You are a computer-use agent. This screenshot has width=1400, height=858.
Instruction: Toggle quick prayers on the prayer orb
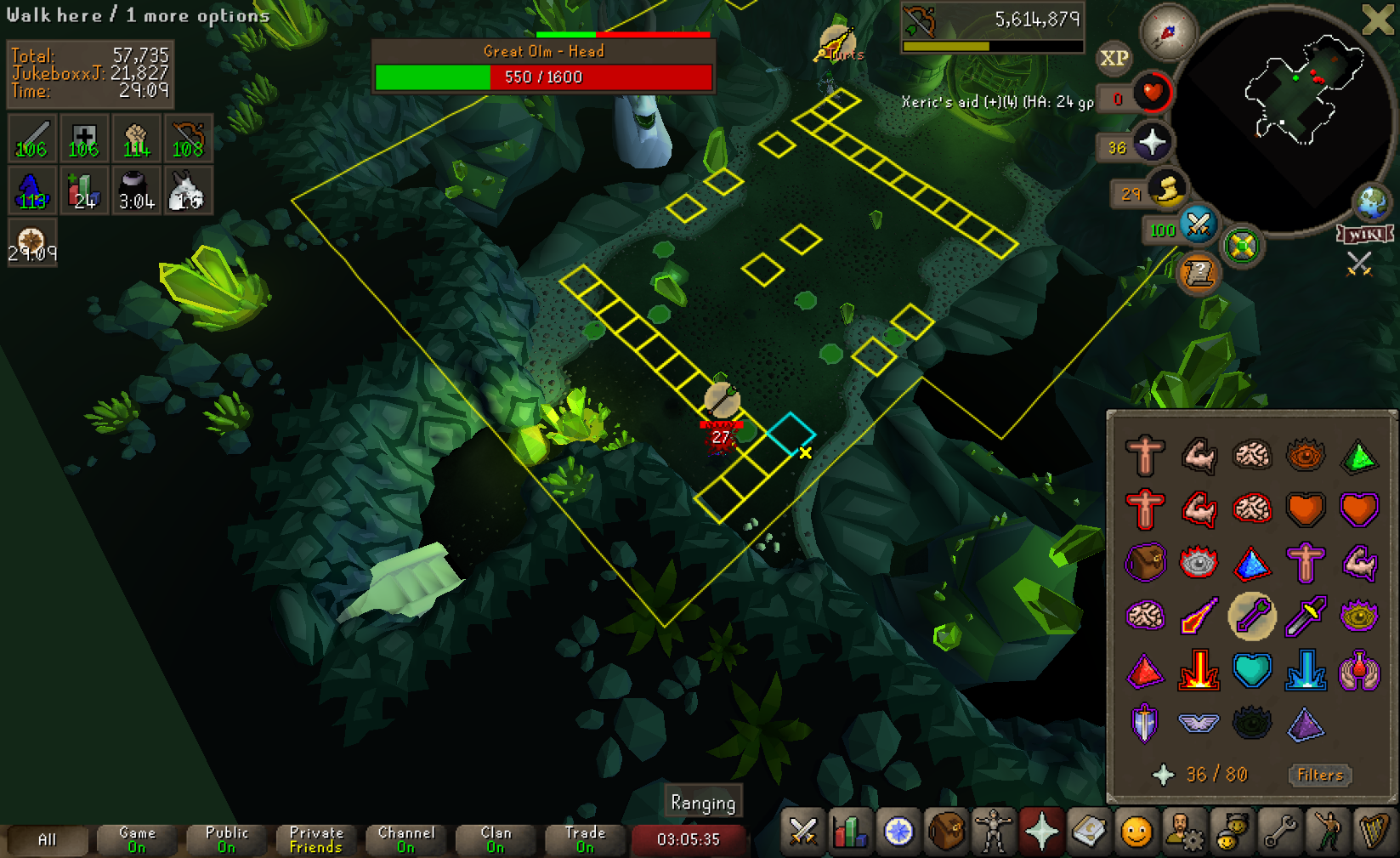point(1152,142)
